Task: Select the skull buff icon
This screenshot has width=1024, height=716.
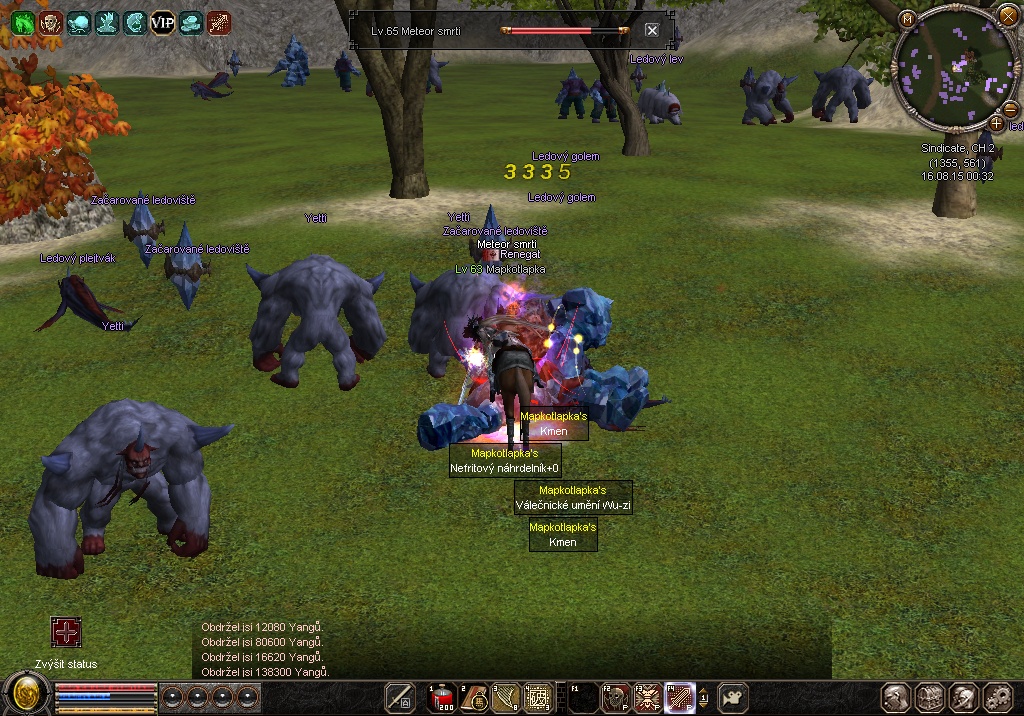Action: (x=50, y=22)
